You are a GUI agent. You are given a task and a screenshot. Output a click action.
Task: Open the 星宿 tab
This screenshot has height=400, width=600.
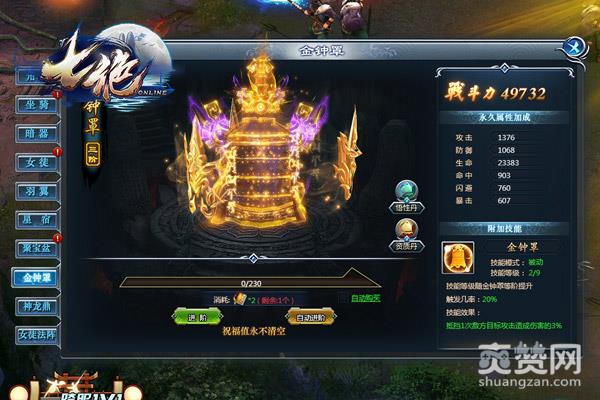pyautogui.click(x=33, y=219)
